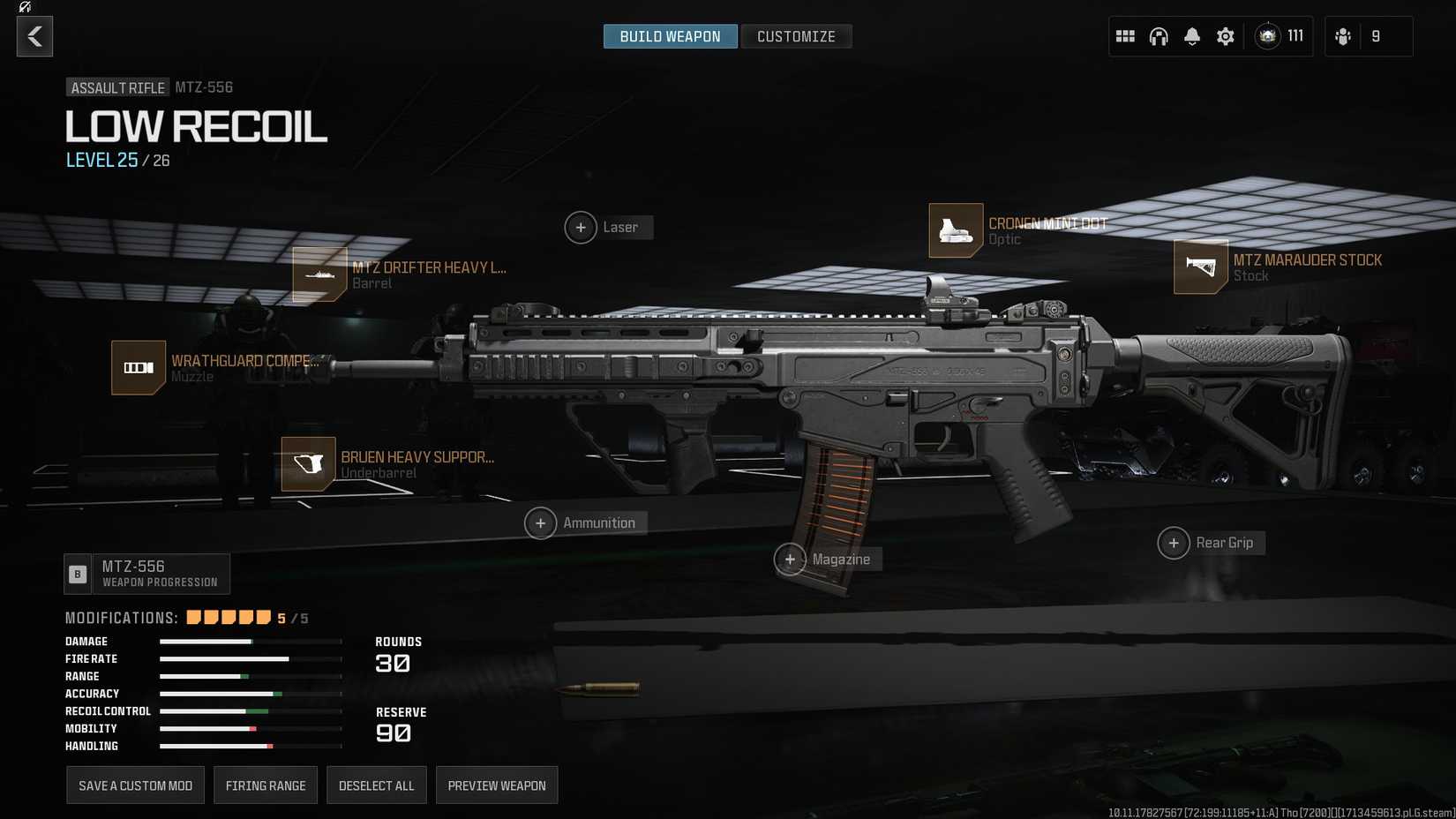Open the settings gear menu
The width and height of the screenshot is (1456, 819).
[x=1225, y=36]
